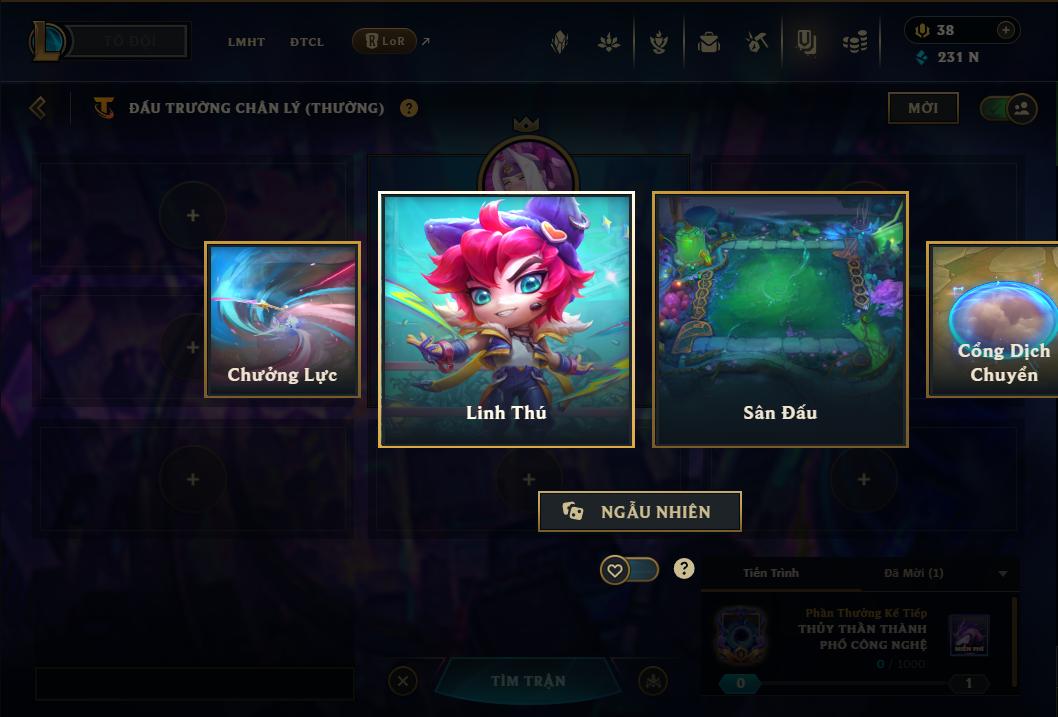Open the hammer crafting icon

tap(756, 42)
